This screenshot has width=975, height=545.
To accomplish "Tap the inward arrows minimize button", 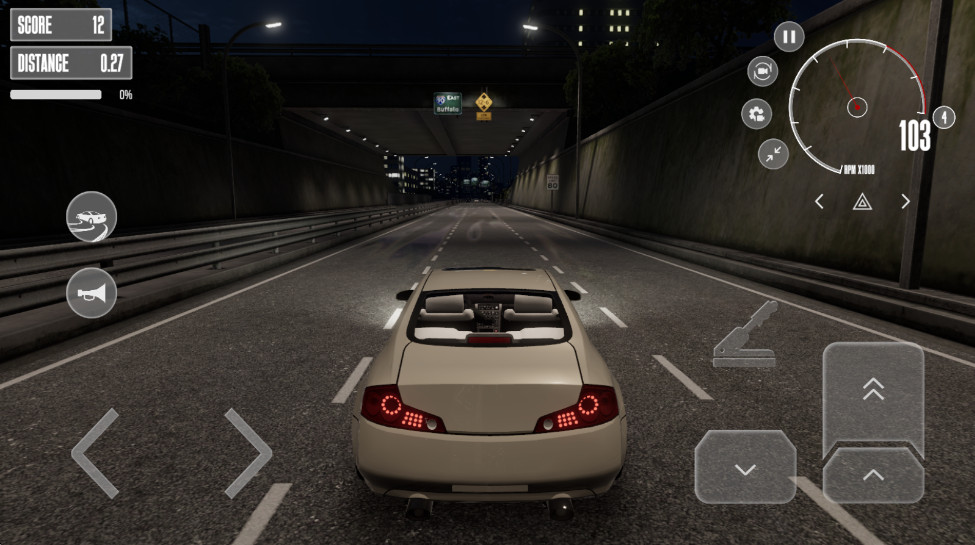I will pos(773,153).
